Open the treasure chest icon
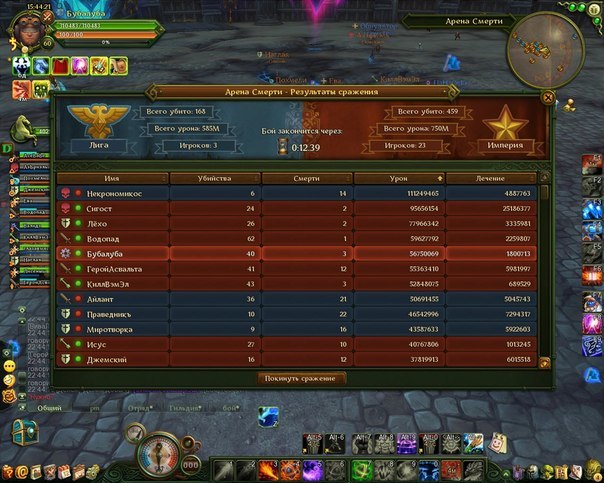 [22, 431]
